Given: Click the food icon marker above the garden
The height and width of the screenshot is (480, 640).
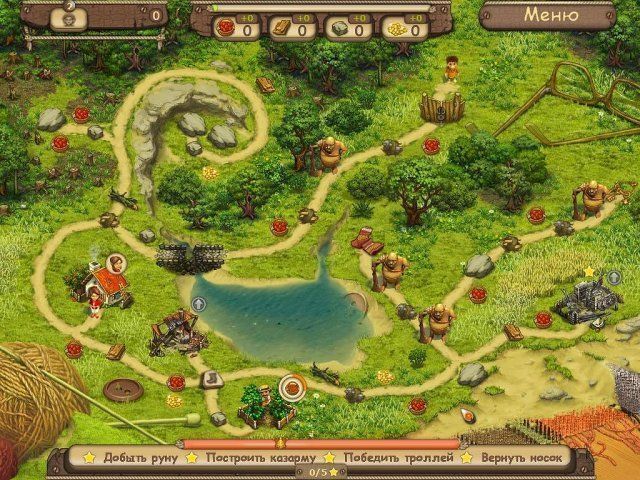Looking at the screenshot, I should point(292,383).
